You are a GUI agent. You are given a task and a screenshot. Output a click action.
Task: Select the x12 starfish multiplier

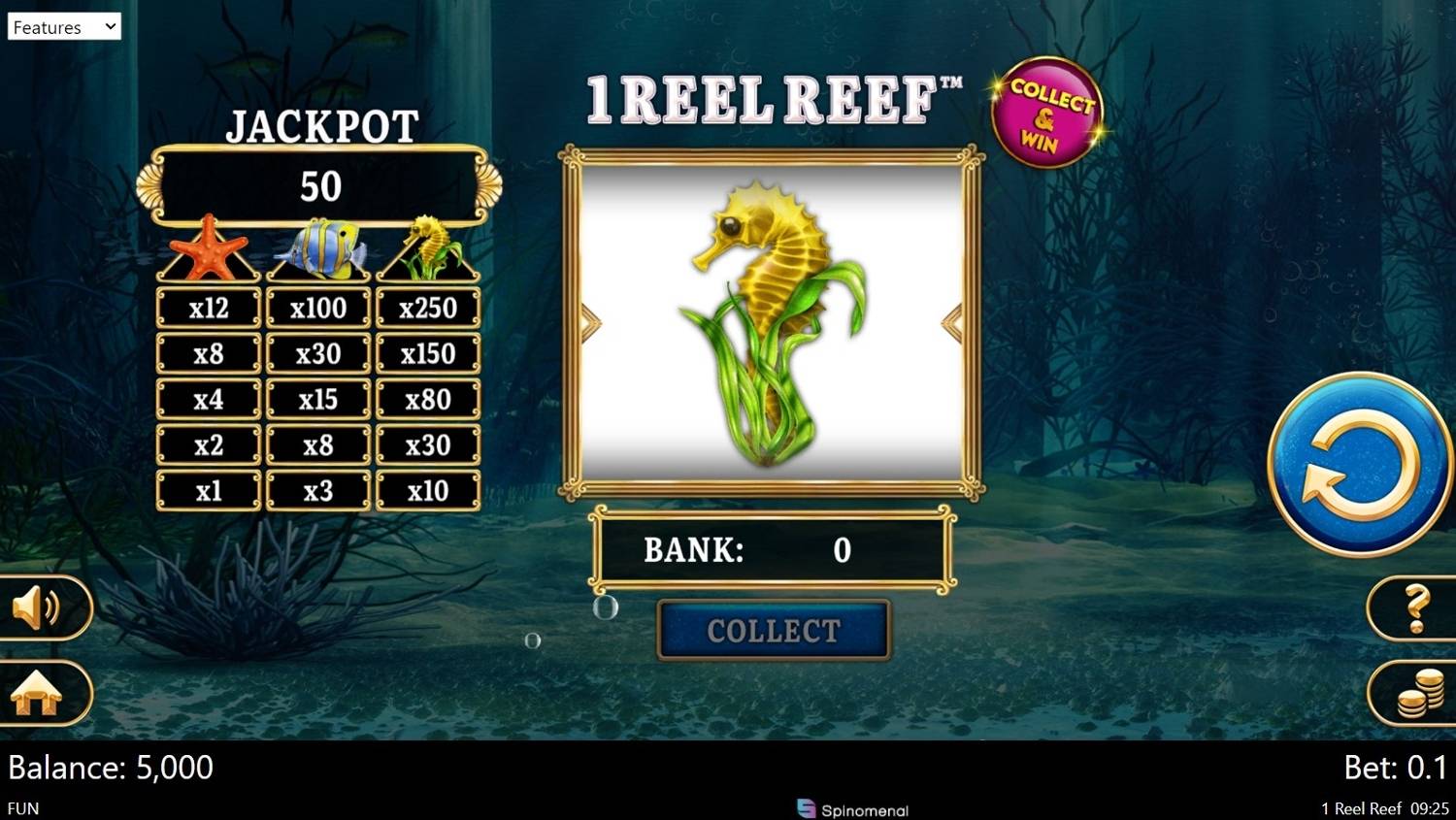207,308
